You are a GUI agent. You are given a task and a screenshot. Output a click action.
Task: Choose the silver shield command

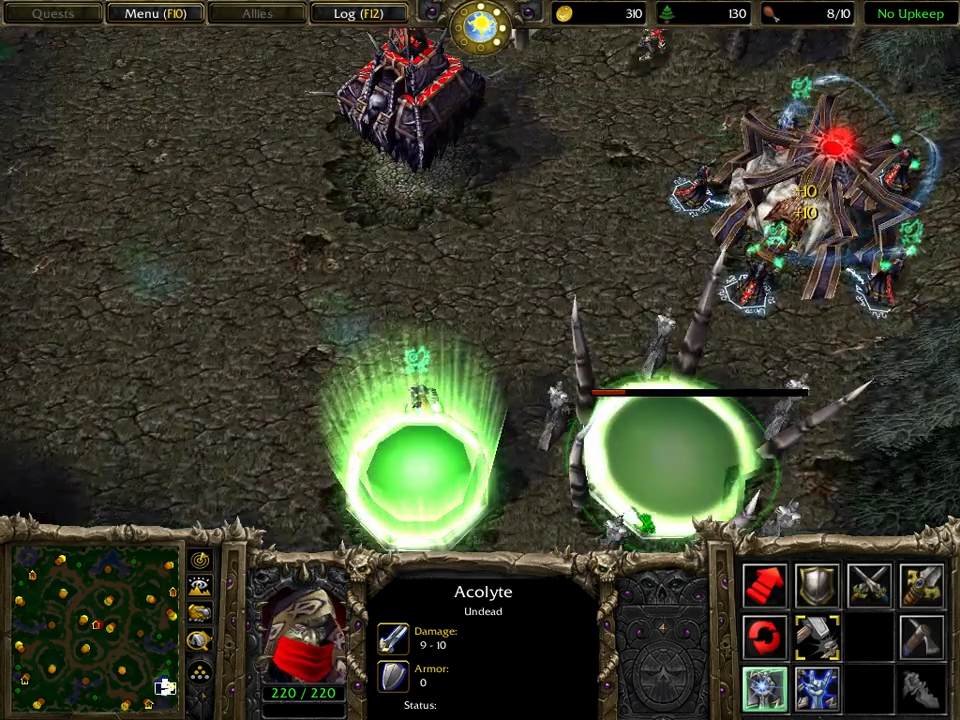817,587
